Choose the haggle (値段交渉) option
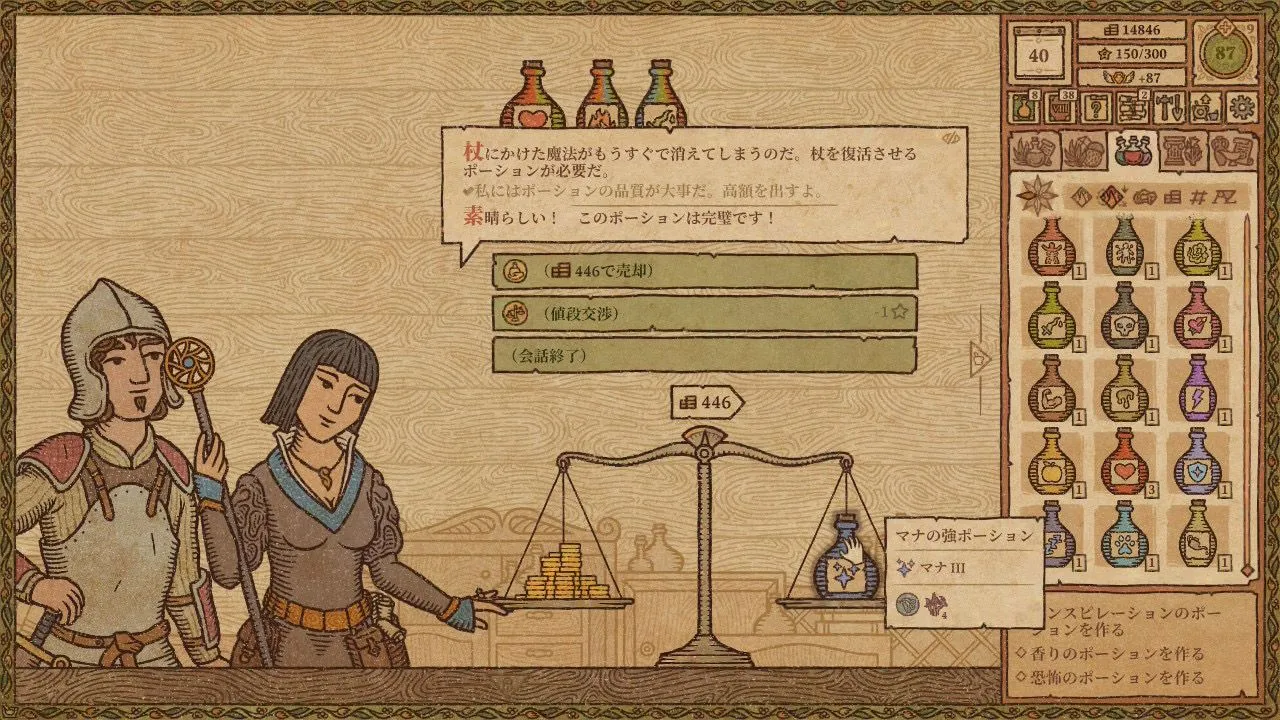This screenshot has width=1280, height=720. coord(704,312)
